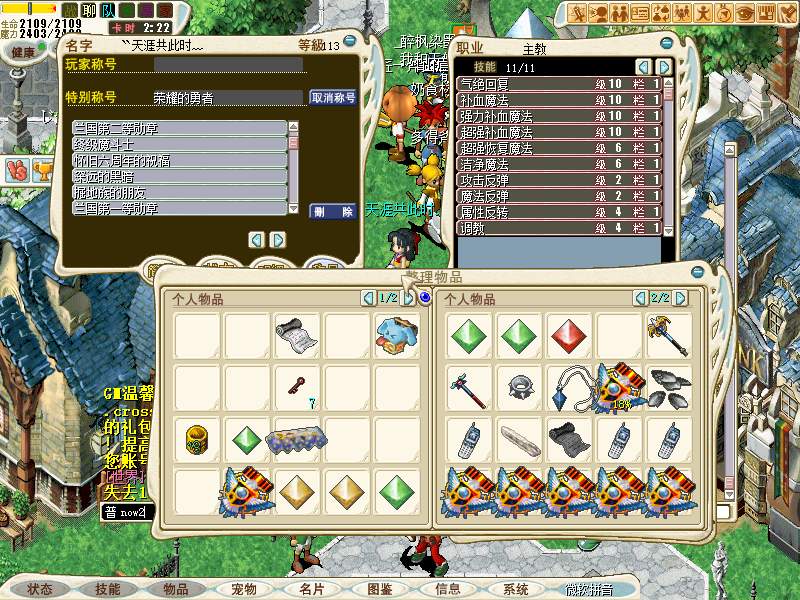Image resolution: width=800 pixels, height=600 pixels.
Task: Select the golden staff item slot
Action: (668, 335)
